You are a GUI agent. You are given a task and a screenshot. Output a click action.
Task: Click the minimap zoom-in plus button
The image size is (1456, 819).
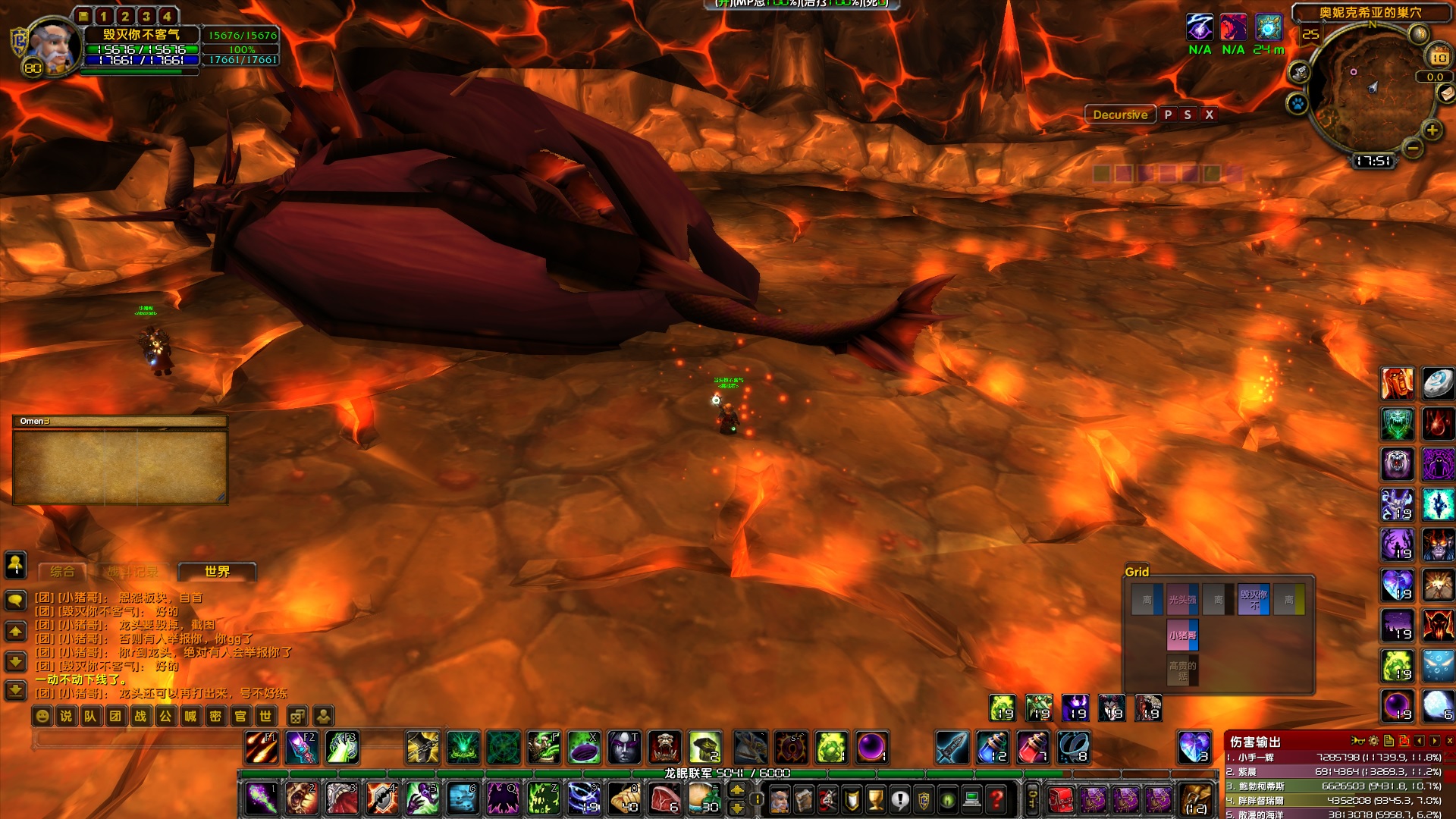1432,130
